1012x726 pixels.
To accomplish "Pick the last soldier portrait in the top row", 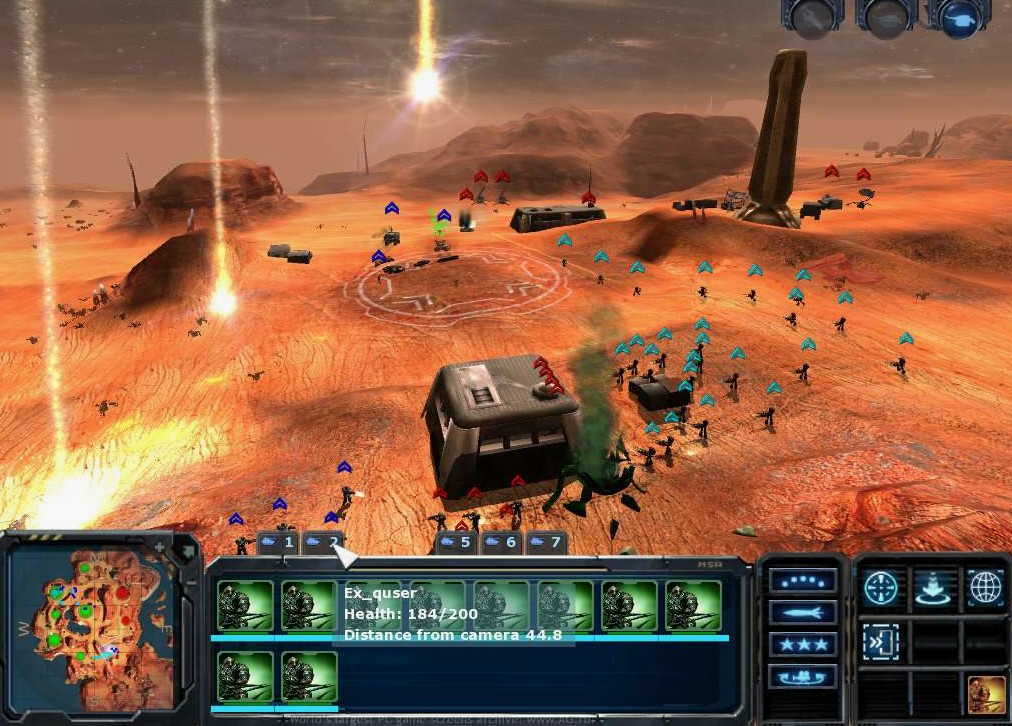I will point(693,606).
